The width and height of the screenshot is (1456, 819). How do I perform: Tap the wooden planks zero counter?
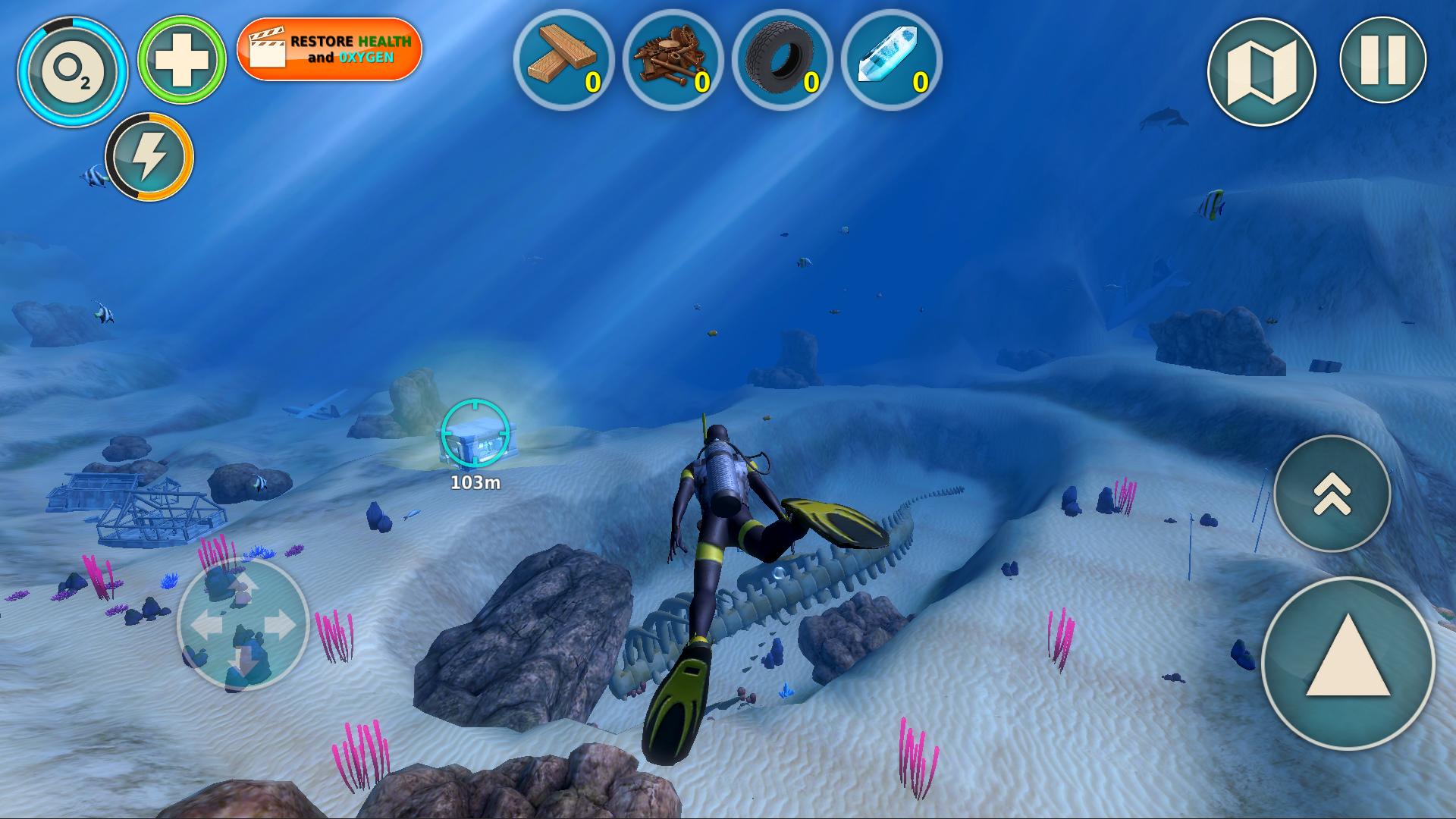(x=595, y=80)
